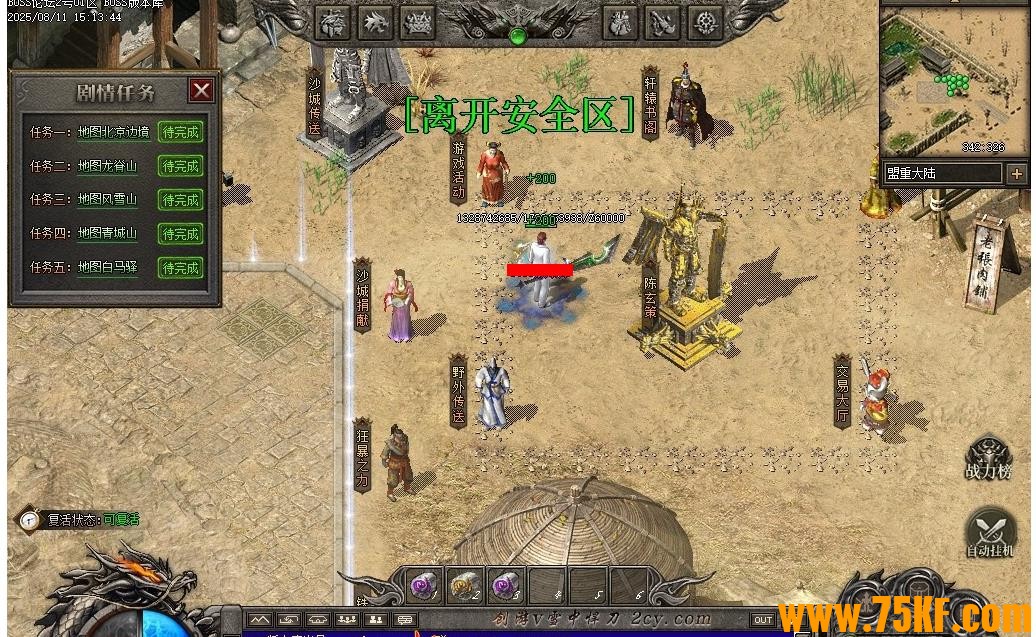The height and width of the screenshot is (637, 1036).
Task: Click the plus button beside 盟重大陆
Action: pos(1016,174)
